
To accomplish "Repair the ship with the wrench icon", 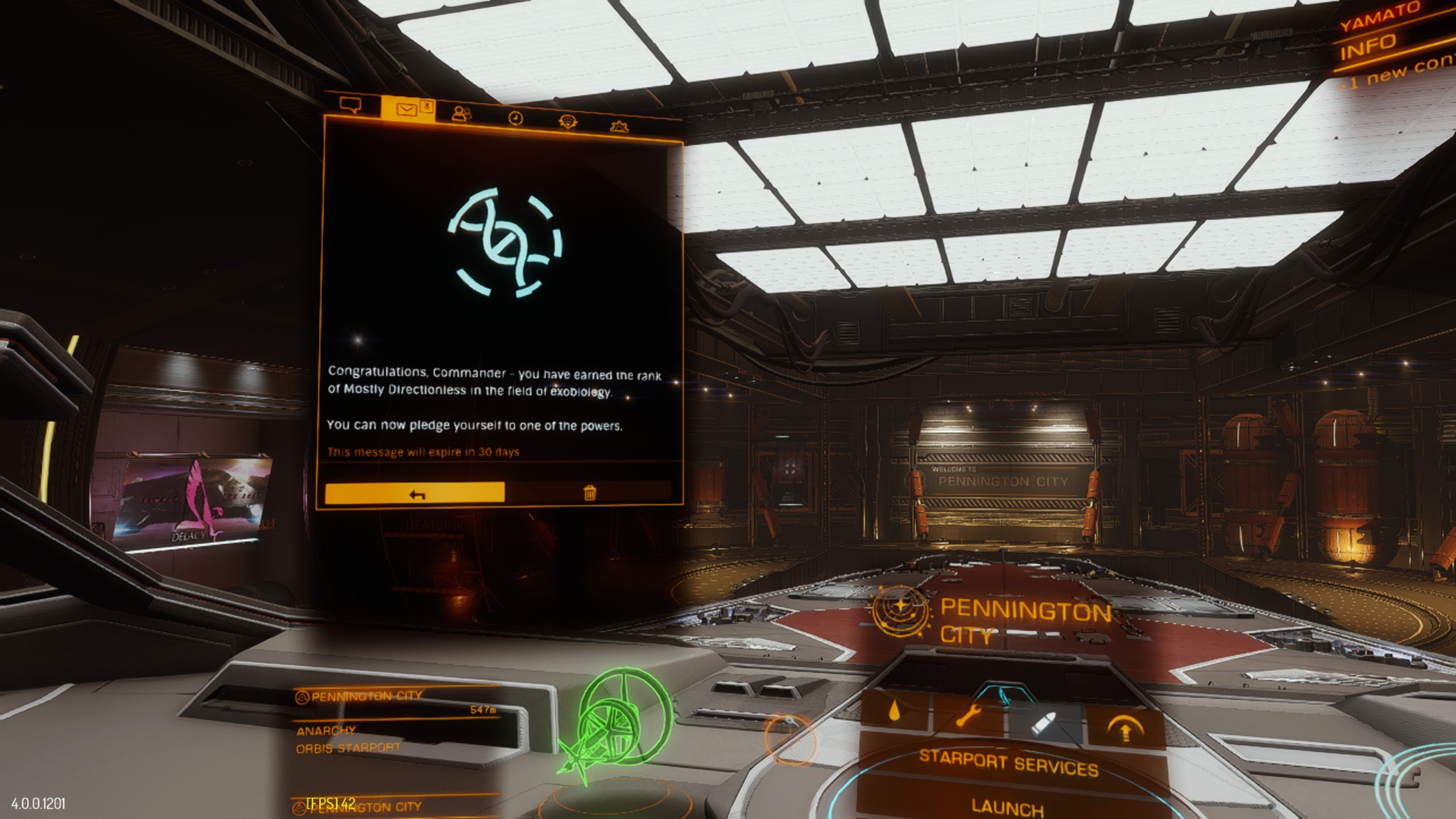I will (969, 717).
